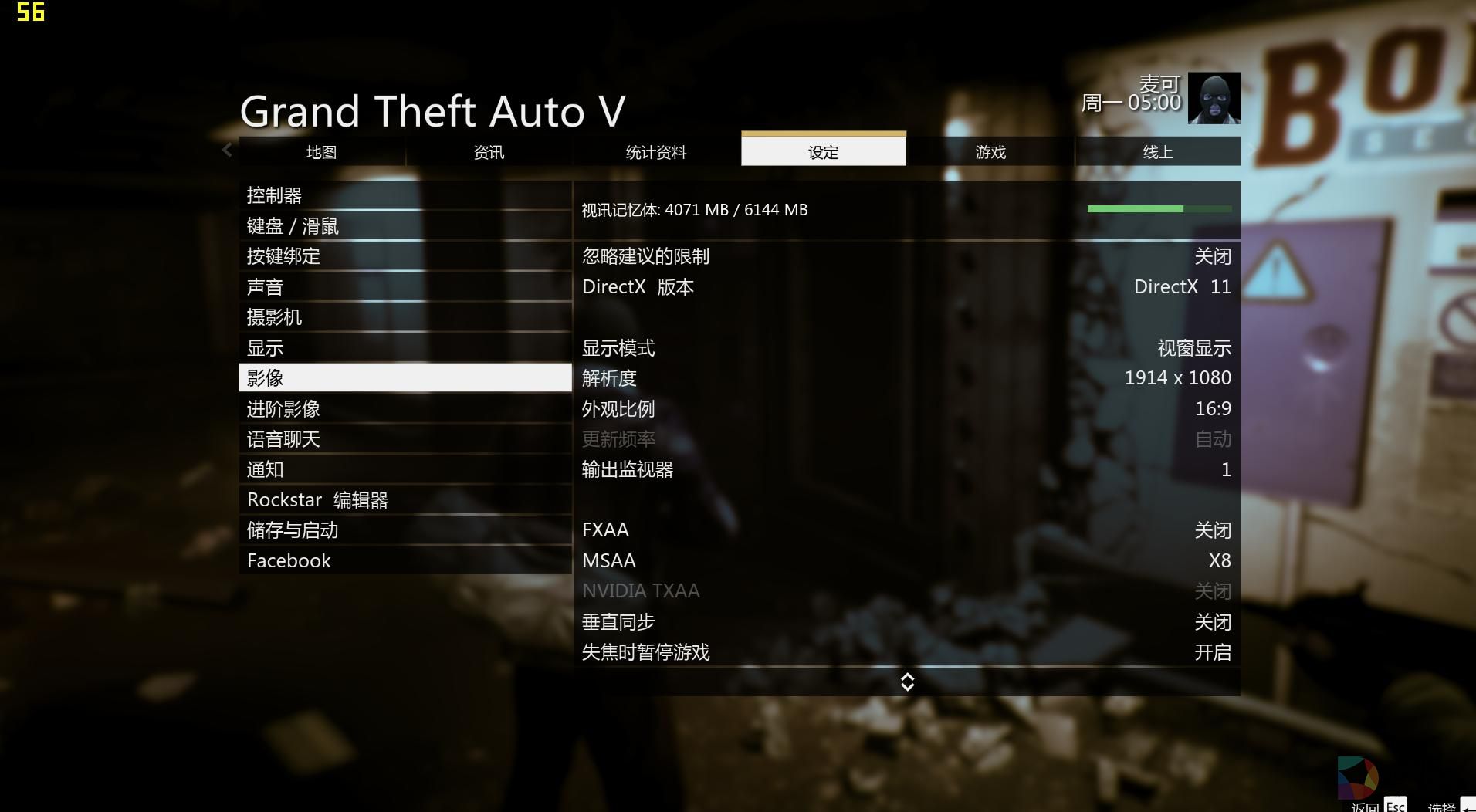This screenshot has height=812, width=1476.
Task: Click the Esc key icon next to 返回
Action: coord(1396,806)
